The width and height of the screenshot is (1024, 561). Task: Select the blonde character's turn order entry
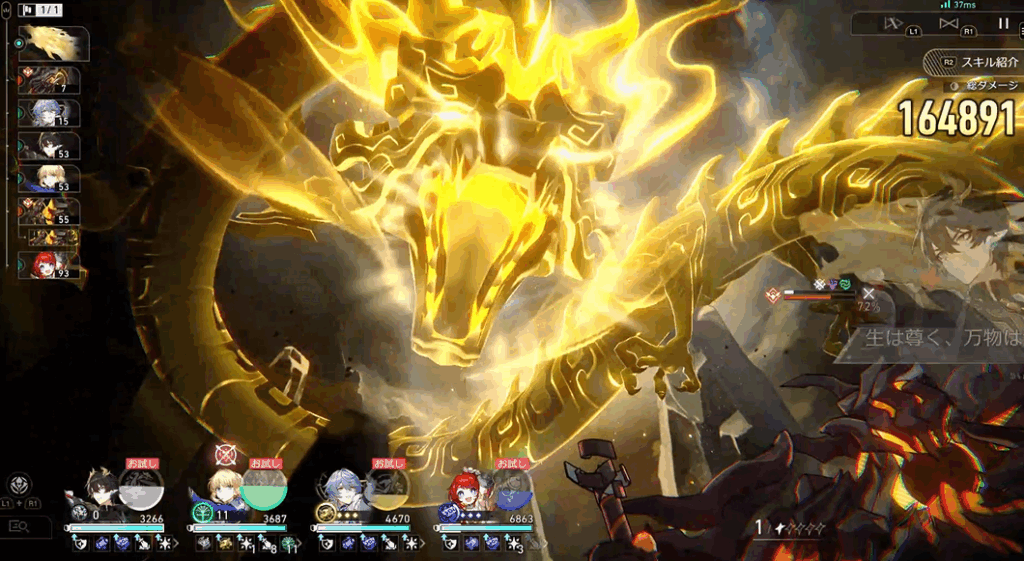tap(51, 179)
